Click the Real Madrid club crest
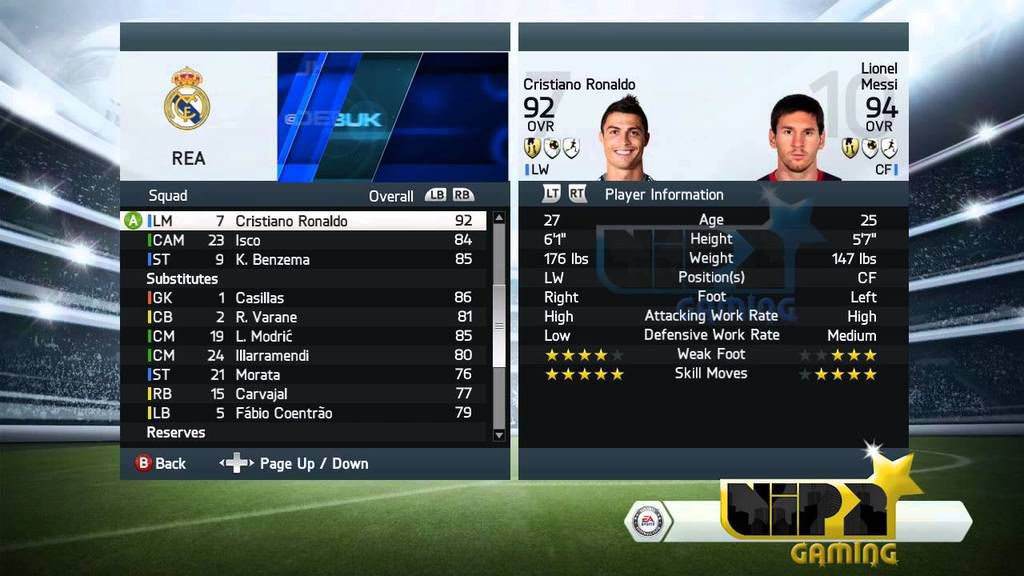The width and height of the screenshot is (1024, 576). (x=187, y=99)
